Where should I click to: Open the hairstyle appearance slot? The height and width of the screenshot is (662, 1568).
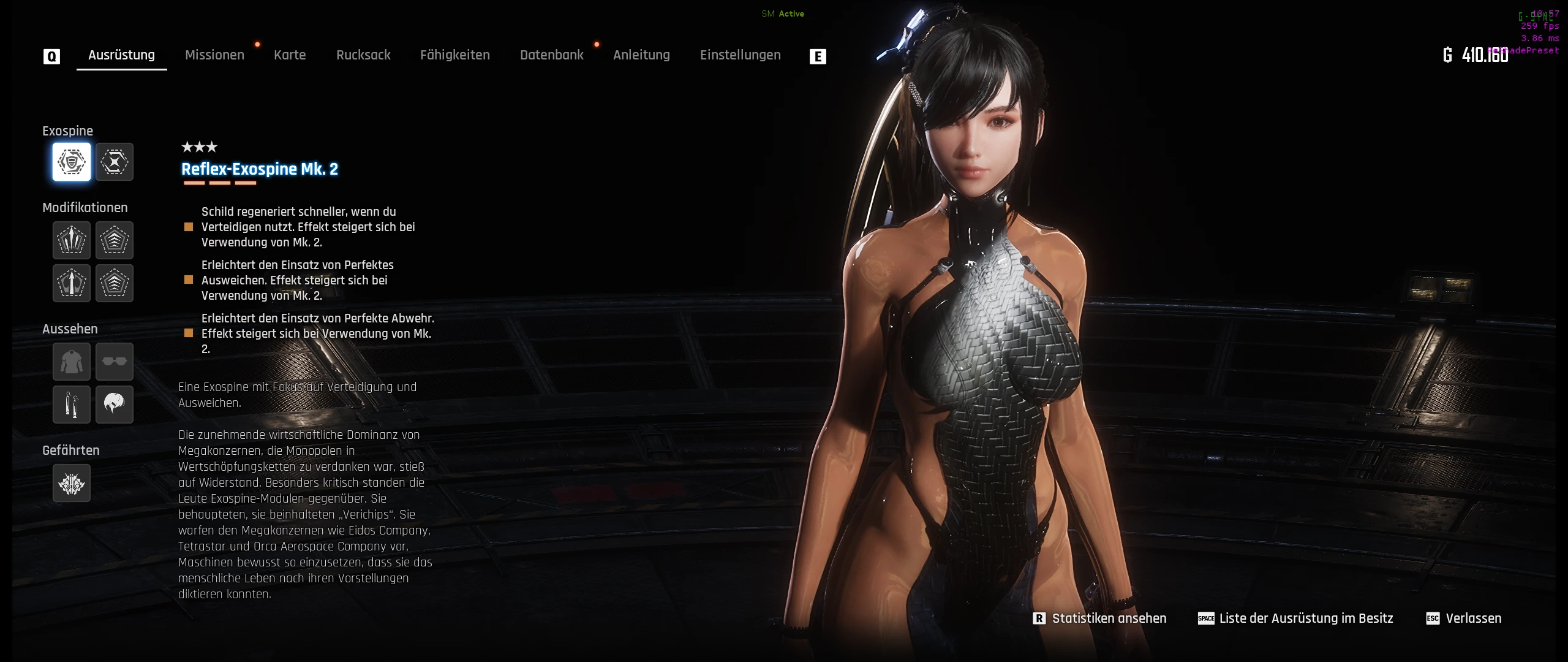point(115,405)
